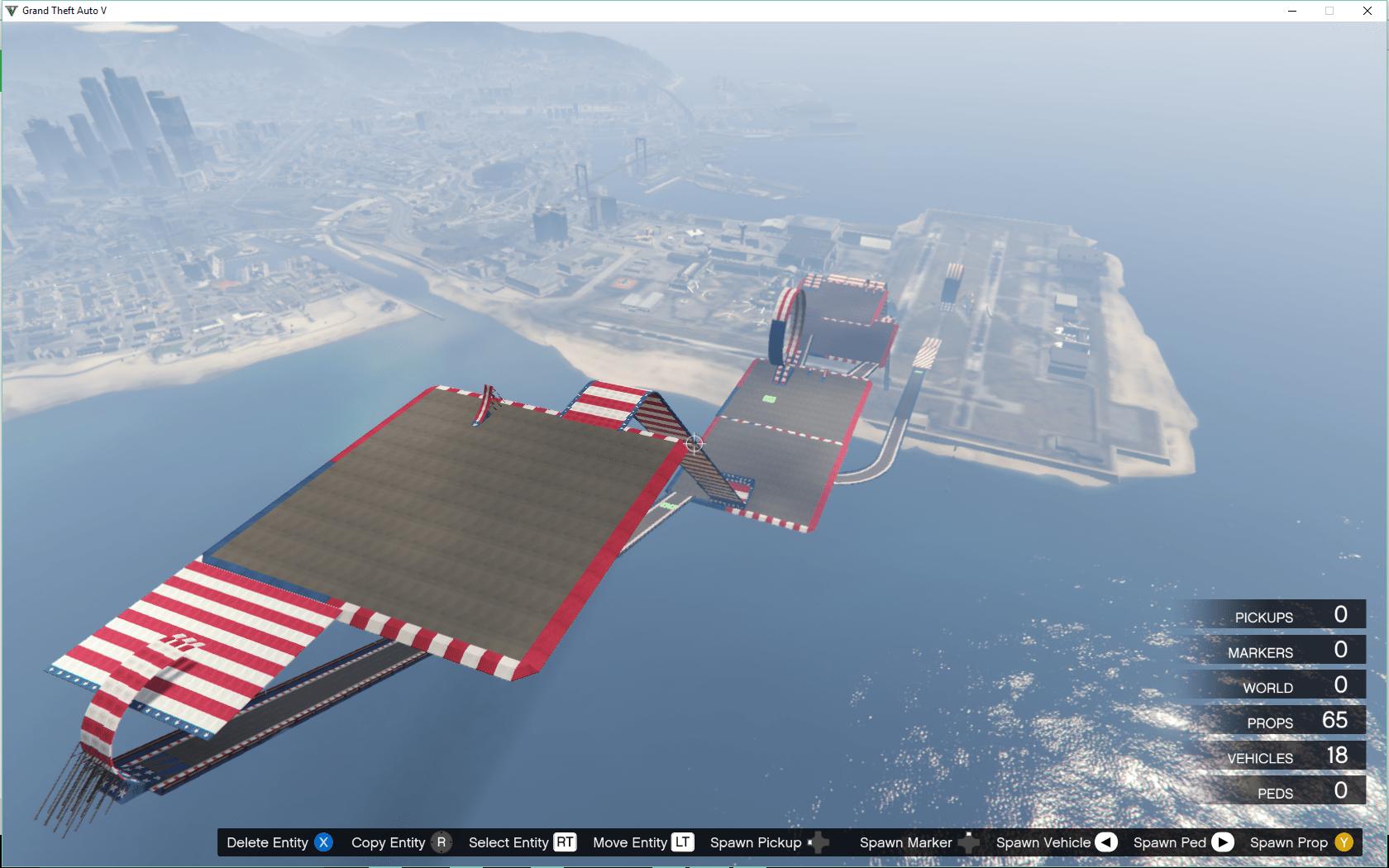The image size is (1389, 868).
Task: Select the Delete Entity action
Action: coord(268,842)
